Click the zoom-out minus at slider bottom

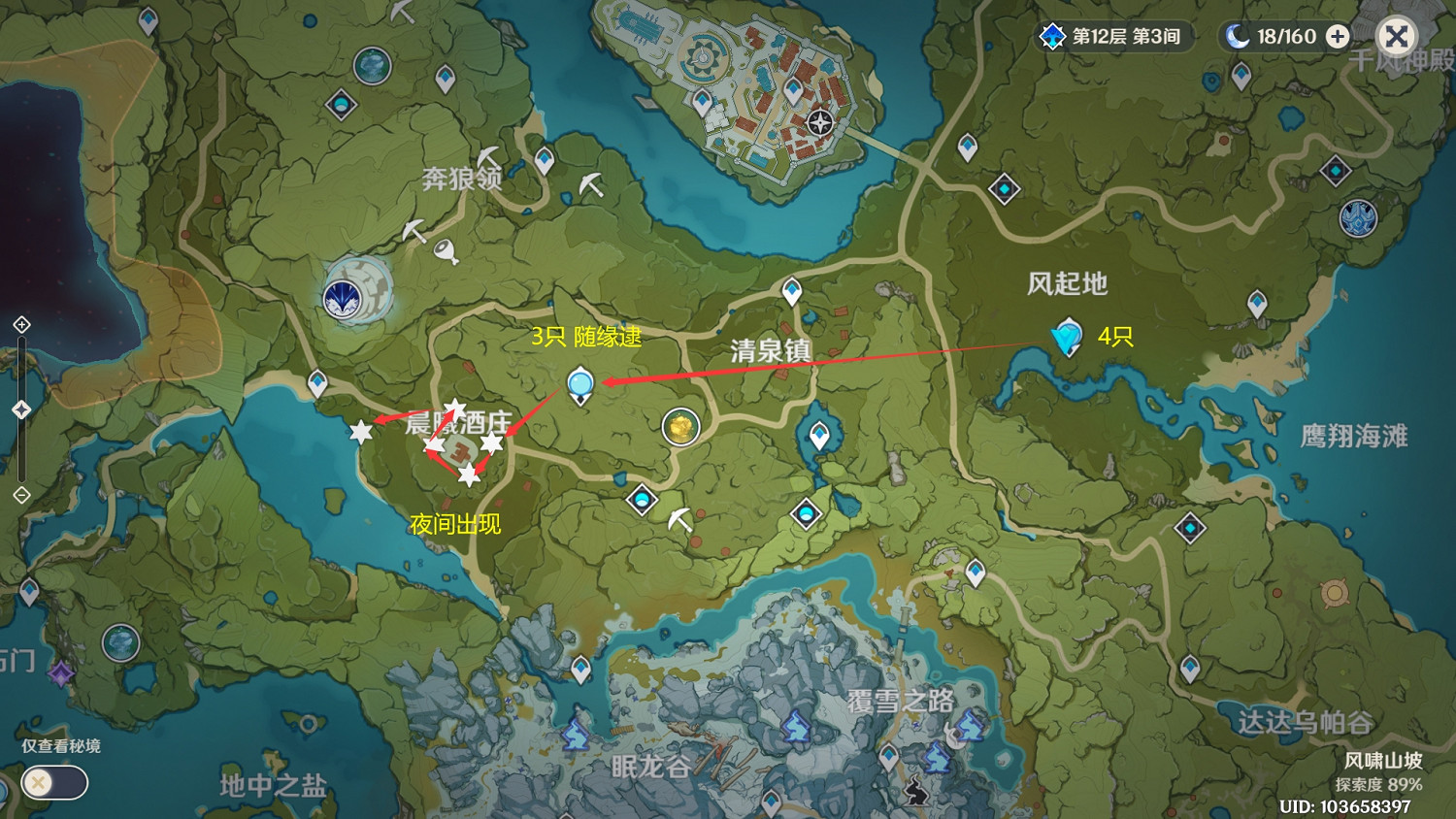(x=21, y=495)
